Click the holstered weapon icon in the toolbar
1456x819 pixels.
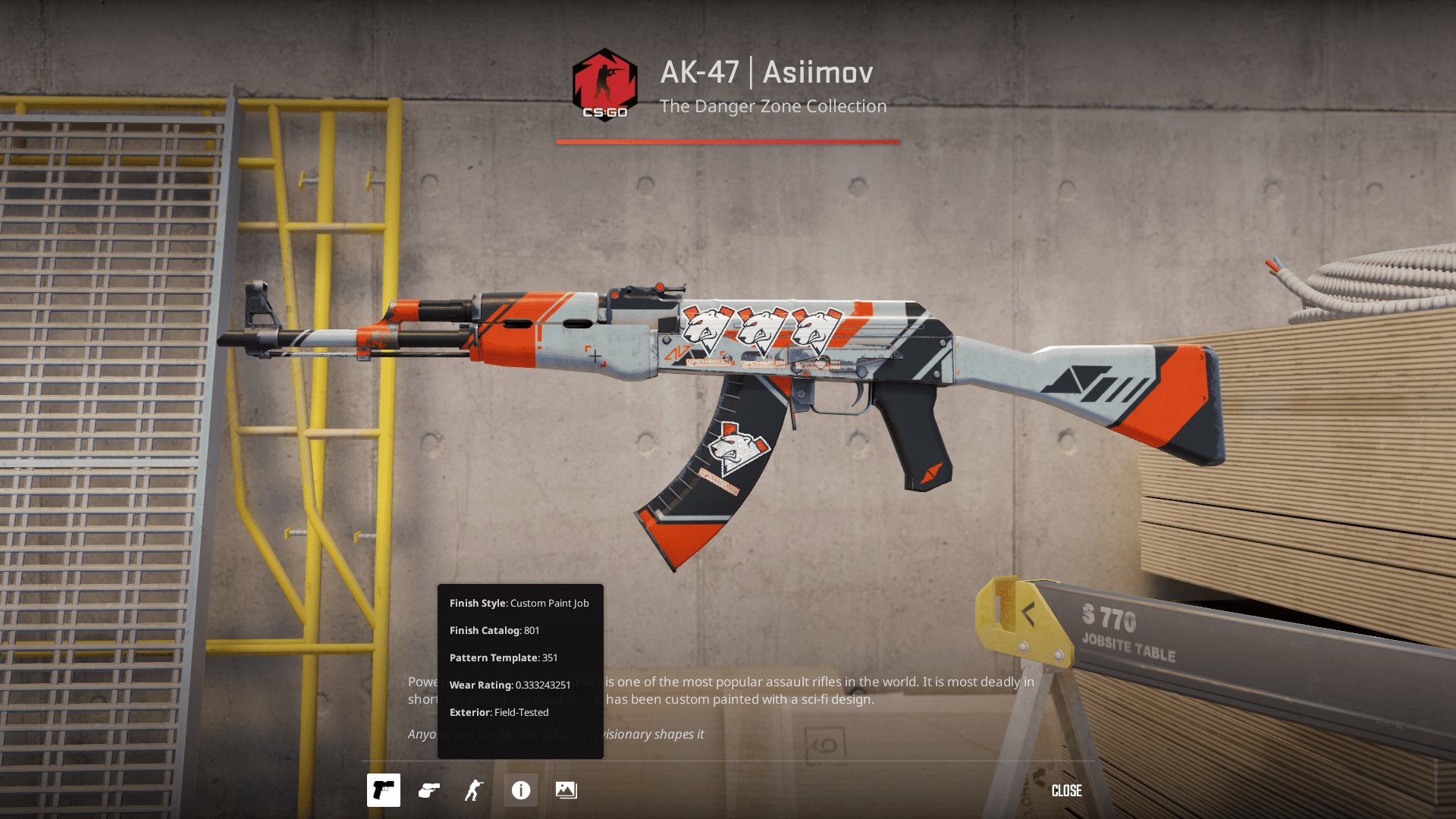(x=429, y=790)
